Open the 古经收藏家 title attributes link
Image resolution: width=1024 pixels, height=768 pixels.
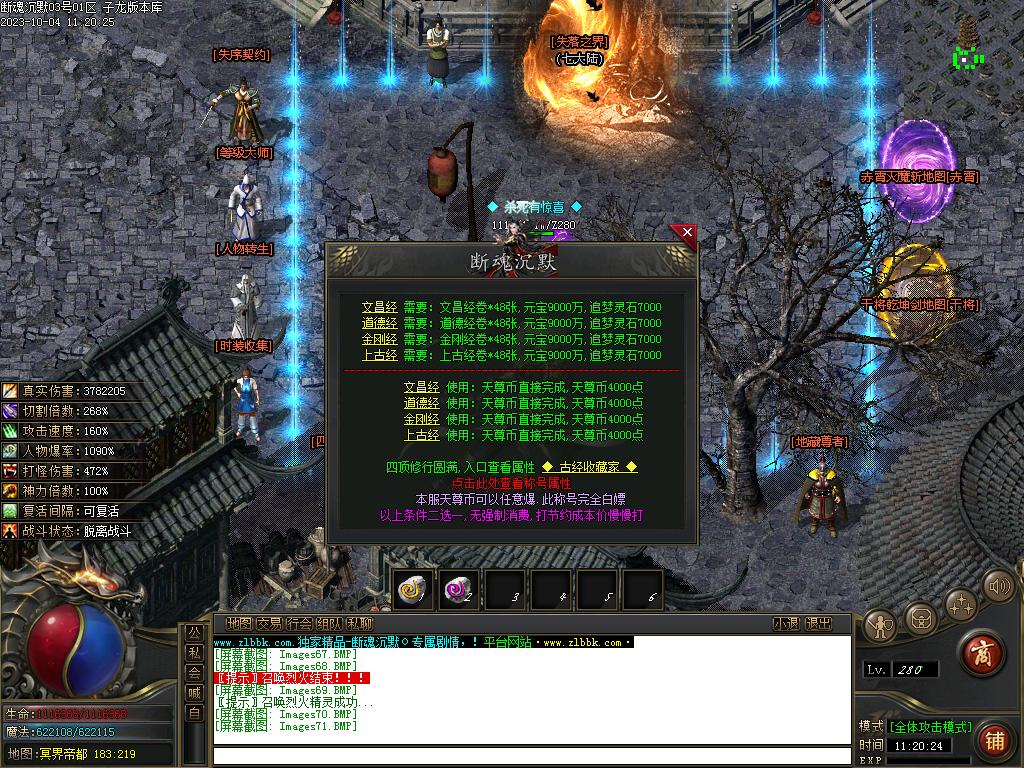point(589,467)
